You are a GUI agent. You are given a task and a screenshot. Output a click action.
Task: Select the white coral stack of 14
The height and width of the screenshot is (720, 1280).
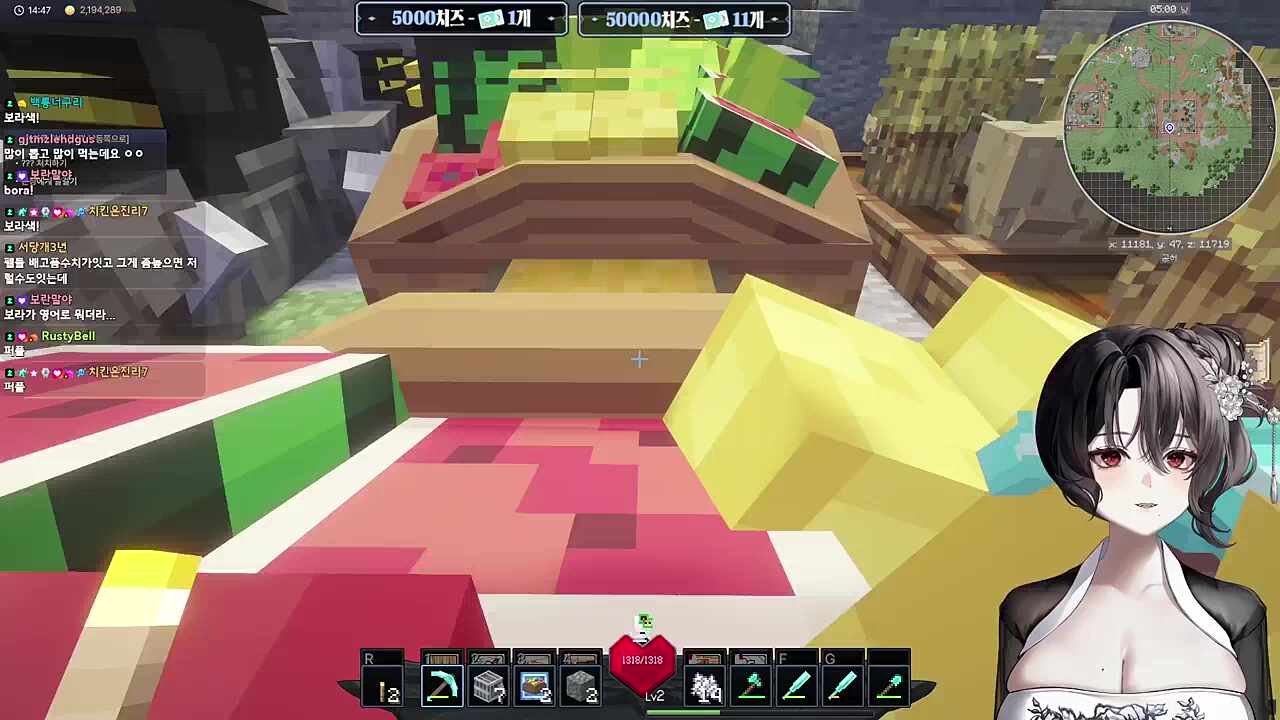tap(706, 687)
